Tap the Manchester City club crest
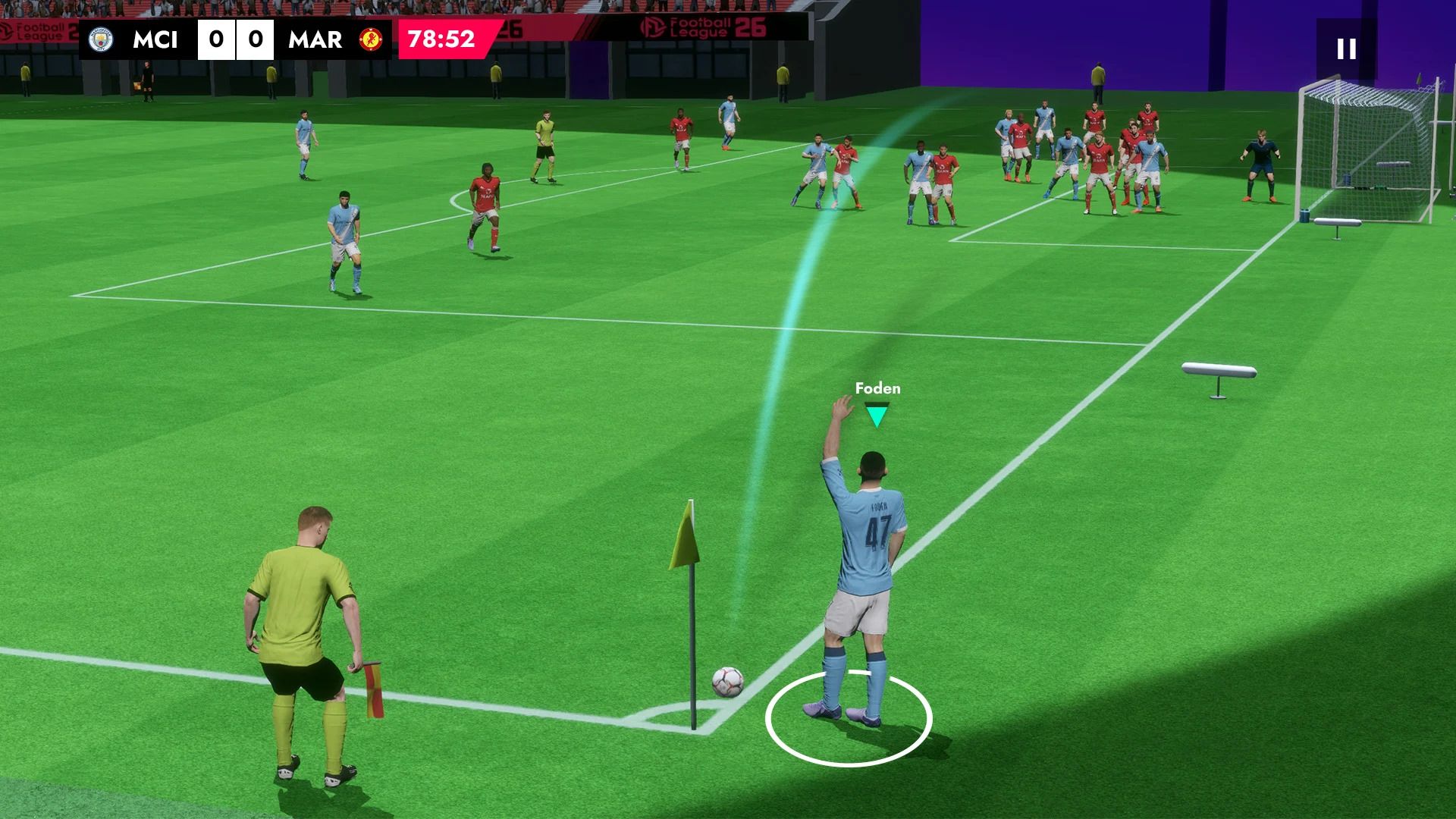 pyautogui.click(x=99, y=40)
